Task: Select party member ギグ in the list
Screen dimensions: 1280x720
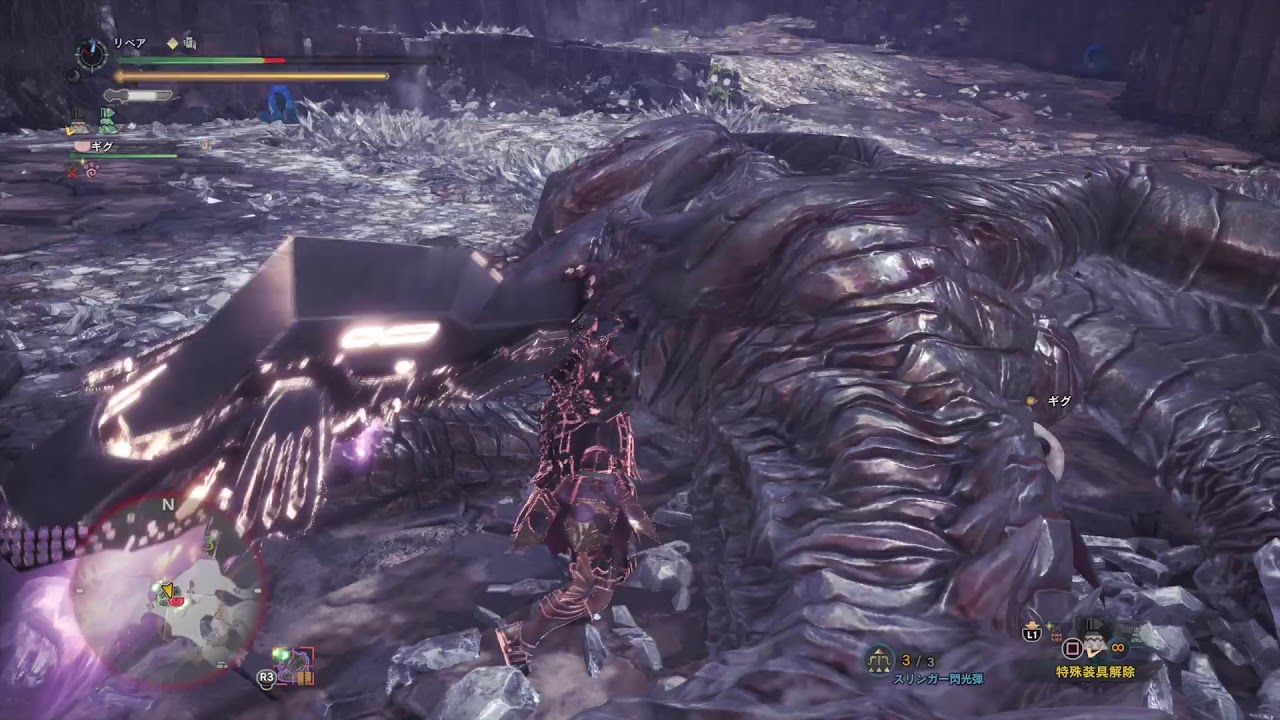Action: pyautogui.click(x=101, y=146)
